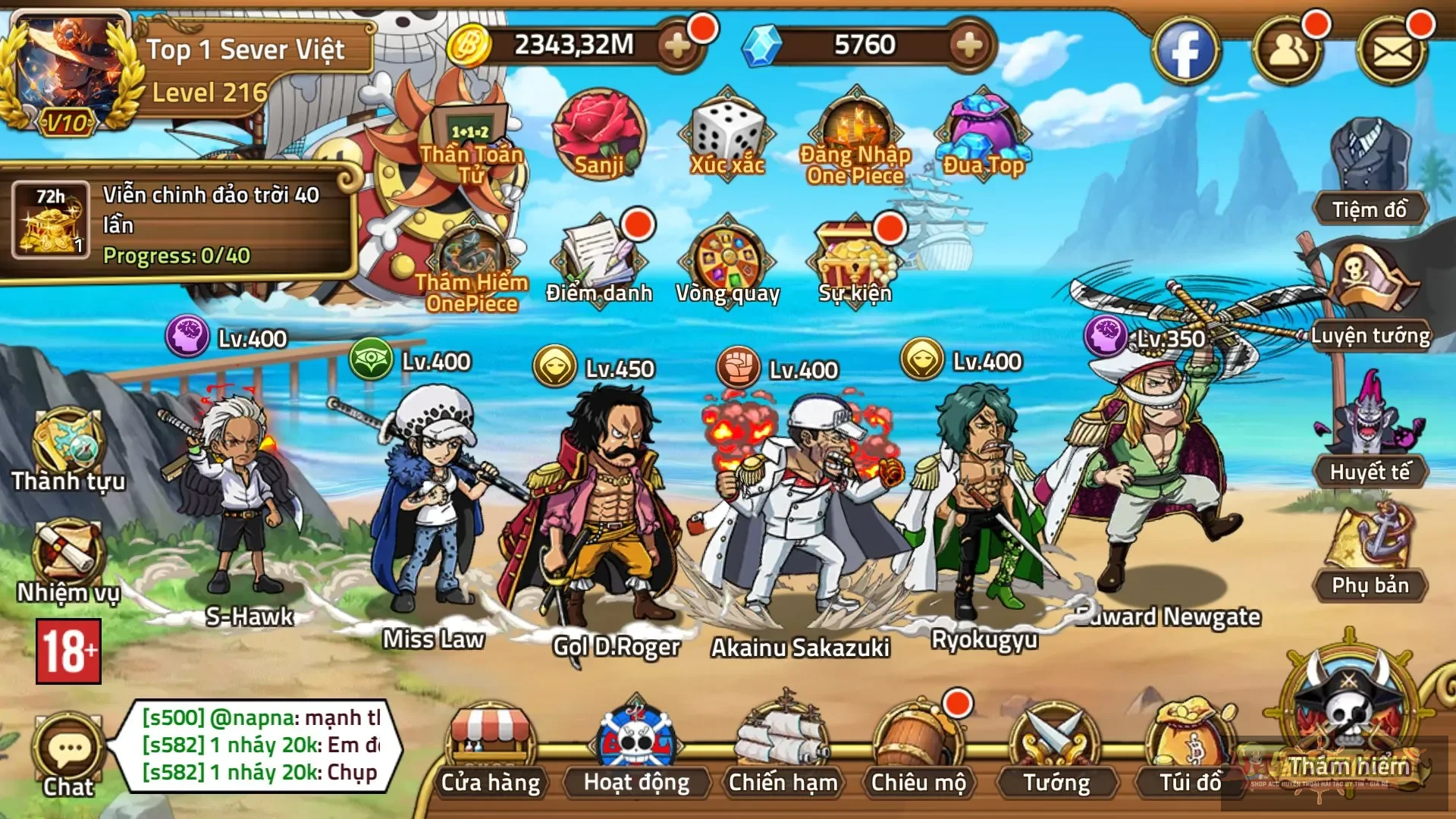
Task: Open the Điểm danh check-in feature
Action: [x=599, y=258]
